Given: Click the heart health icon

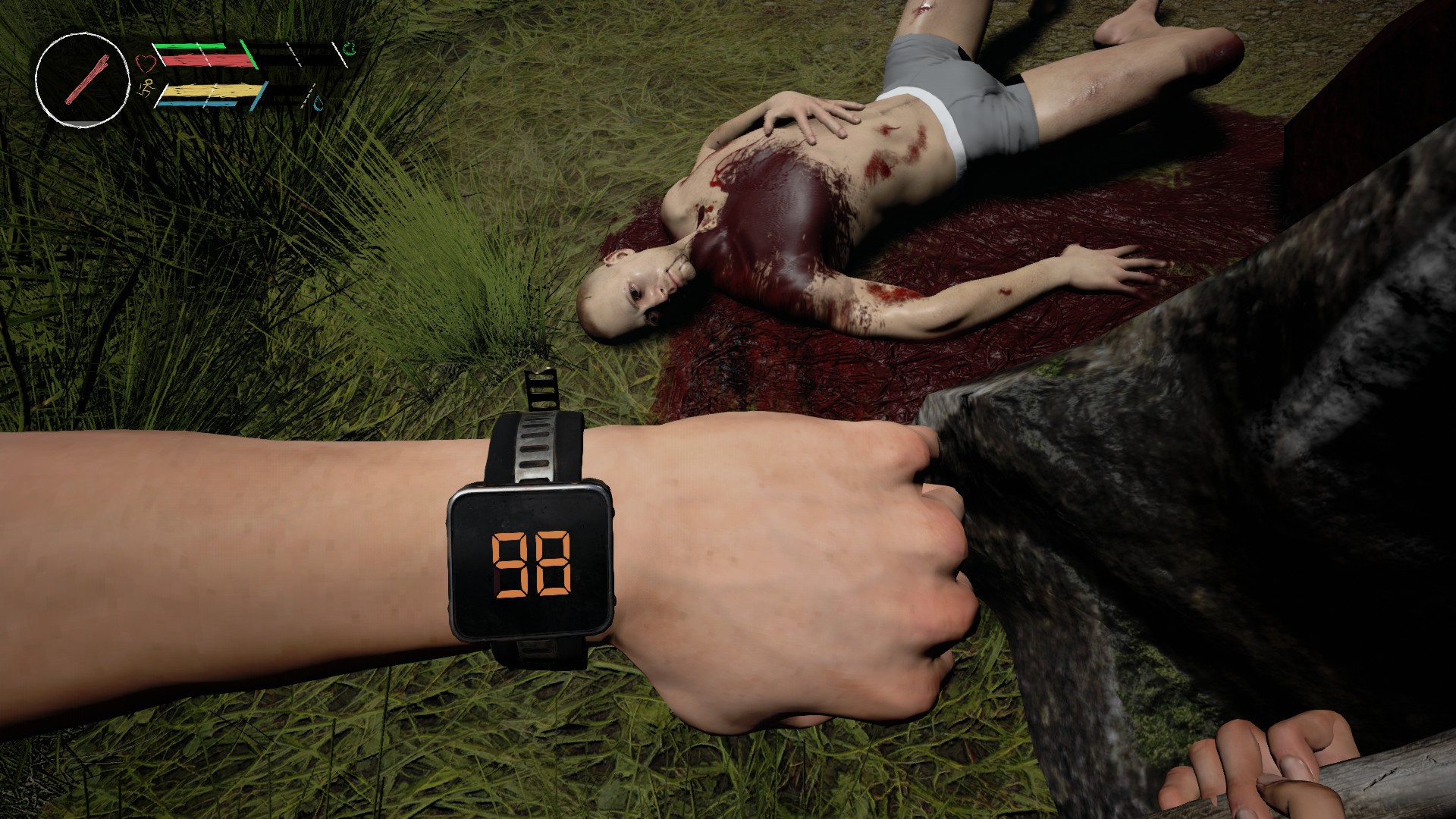Looking at the screenshot, I should pyautogui.click(x=145, y=63).
